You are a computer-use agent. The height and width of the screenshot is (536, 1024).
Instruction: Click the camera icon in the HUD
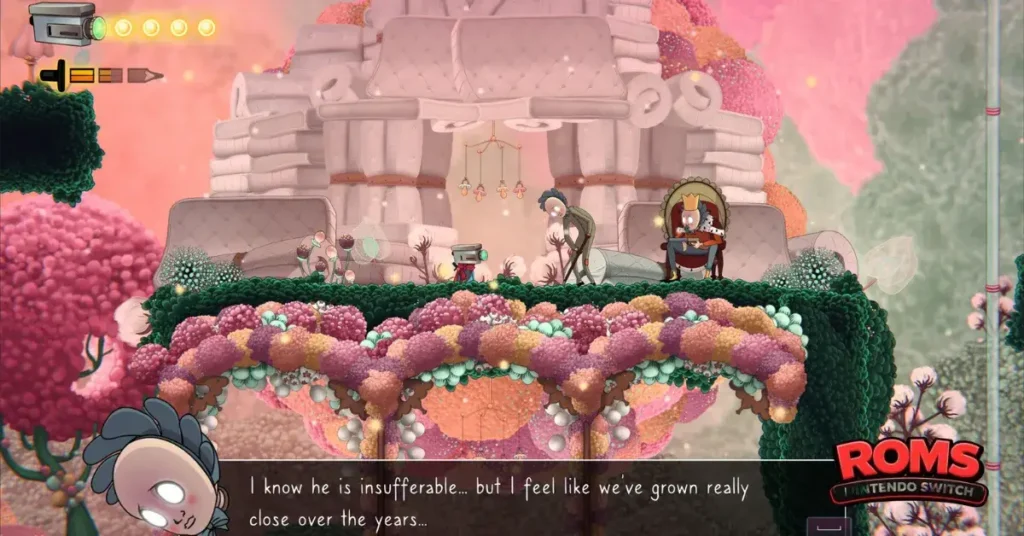63,23
